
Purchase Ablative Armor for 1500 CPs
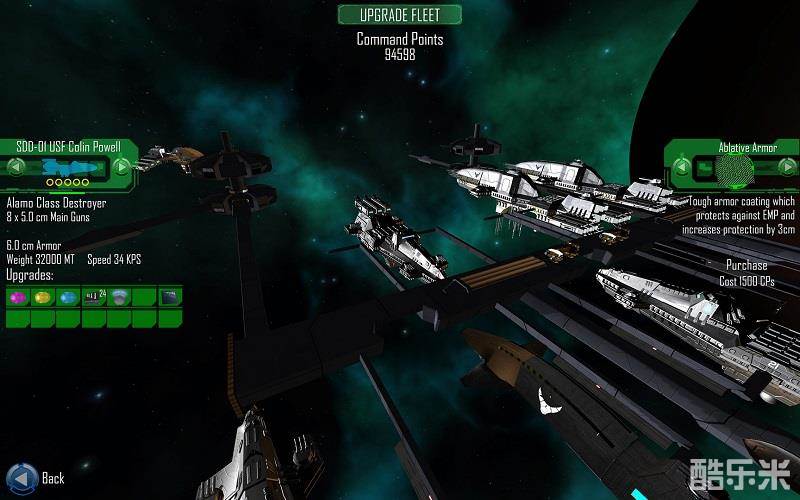coord(747,273)
